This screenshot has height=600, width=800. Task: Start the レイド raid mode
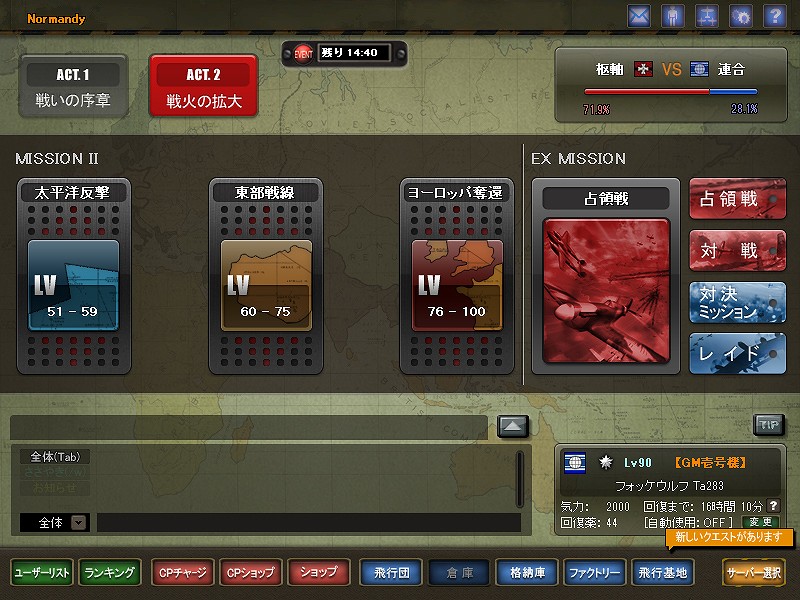click(x=736, y=353)
